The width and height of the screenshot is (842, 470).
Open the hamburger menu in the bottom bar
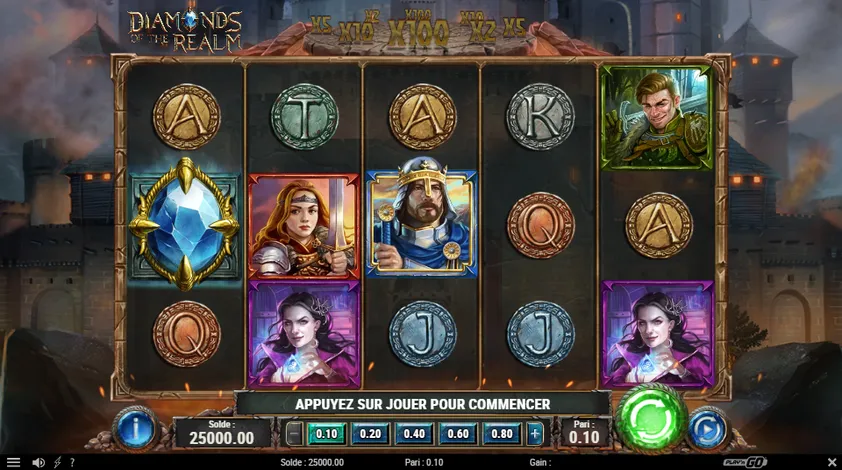point(13,462)
